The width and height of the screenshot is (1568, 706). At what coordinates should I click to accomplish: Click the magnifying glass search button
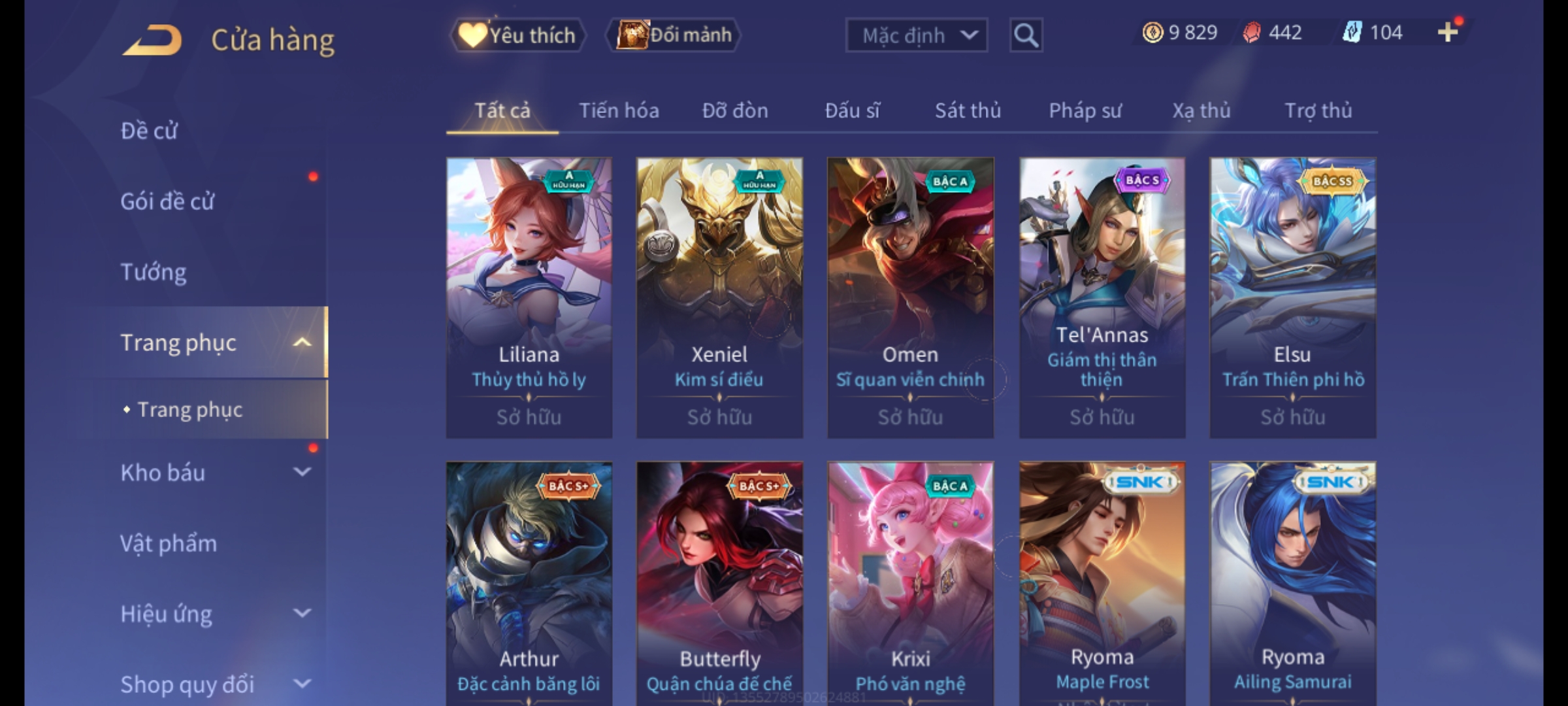(x=1026, y=35)
